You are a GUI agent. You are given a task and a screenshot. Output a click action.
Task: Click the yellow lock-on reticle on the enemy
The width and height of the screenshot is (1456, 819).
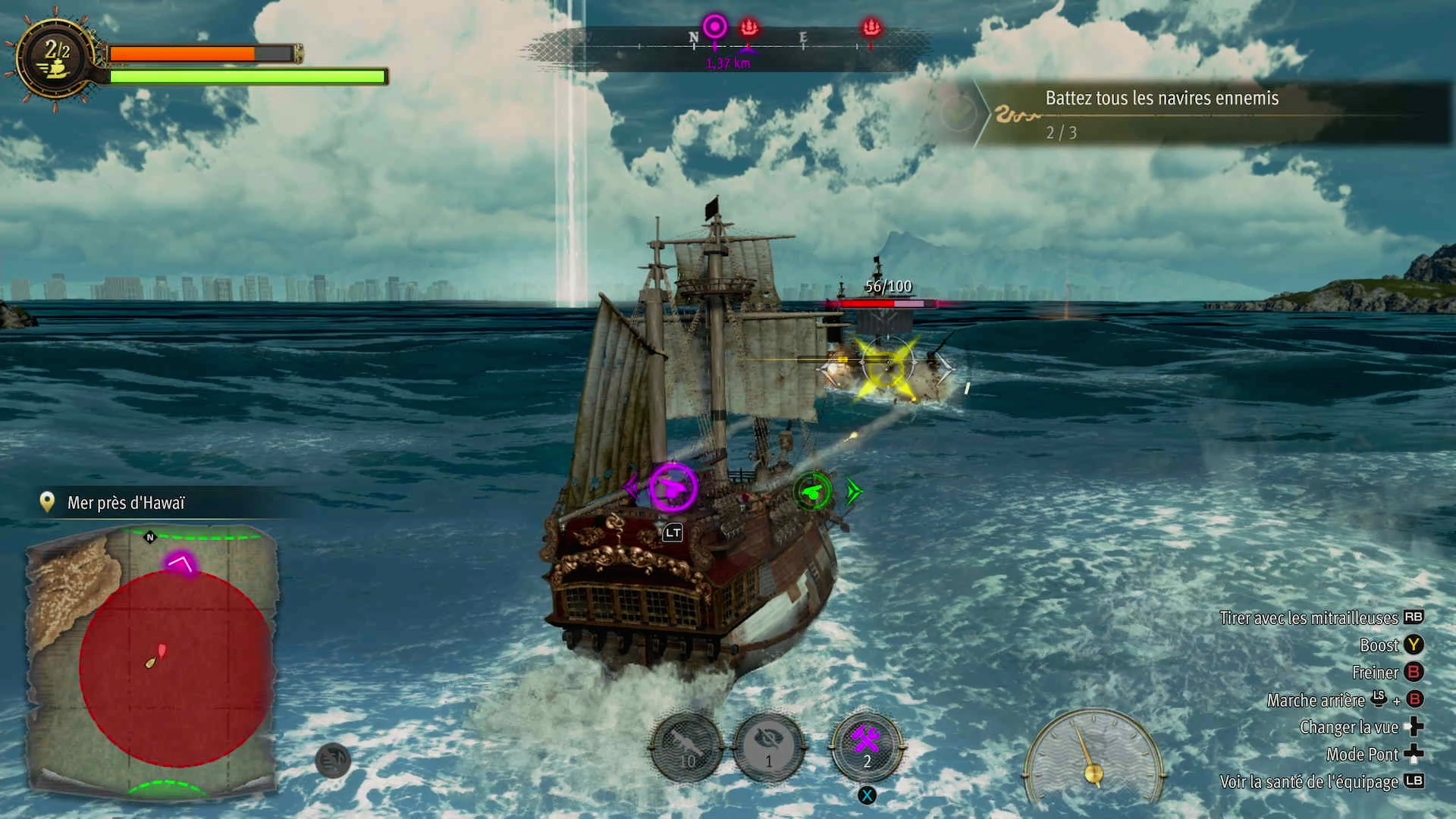(x=886, y=367)
